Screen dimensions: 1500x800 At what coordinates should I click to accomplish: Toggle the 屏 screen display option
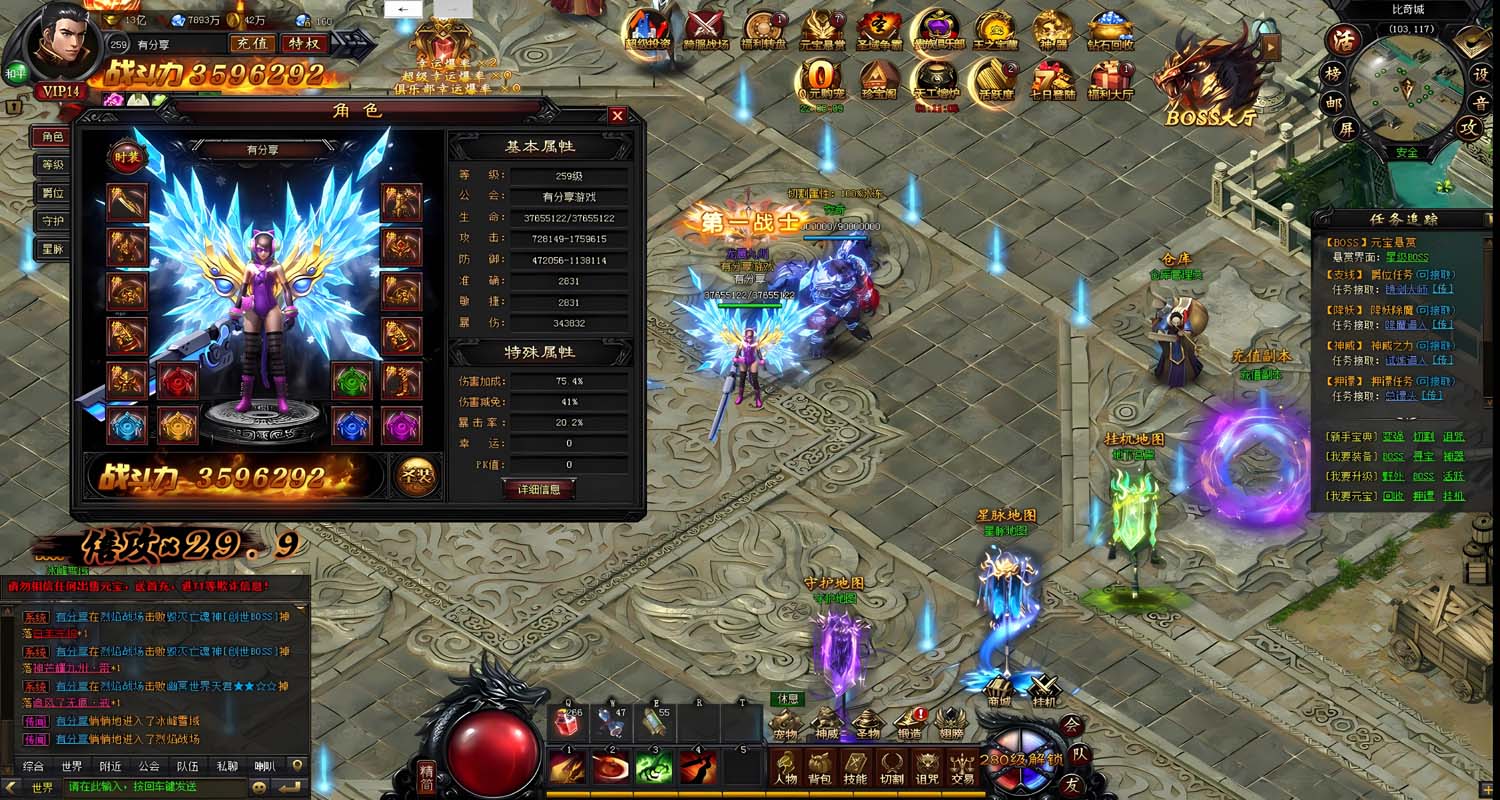coord(1348,128)
